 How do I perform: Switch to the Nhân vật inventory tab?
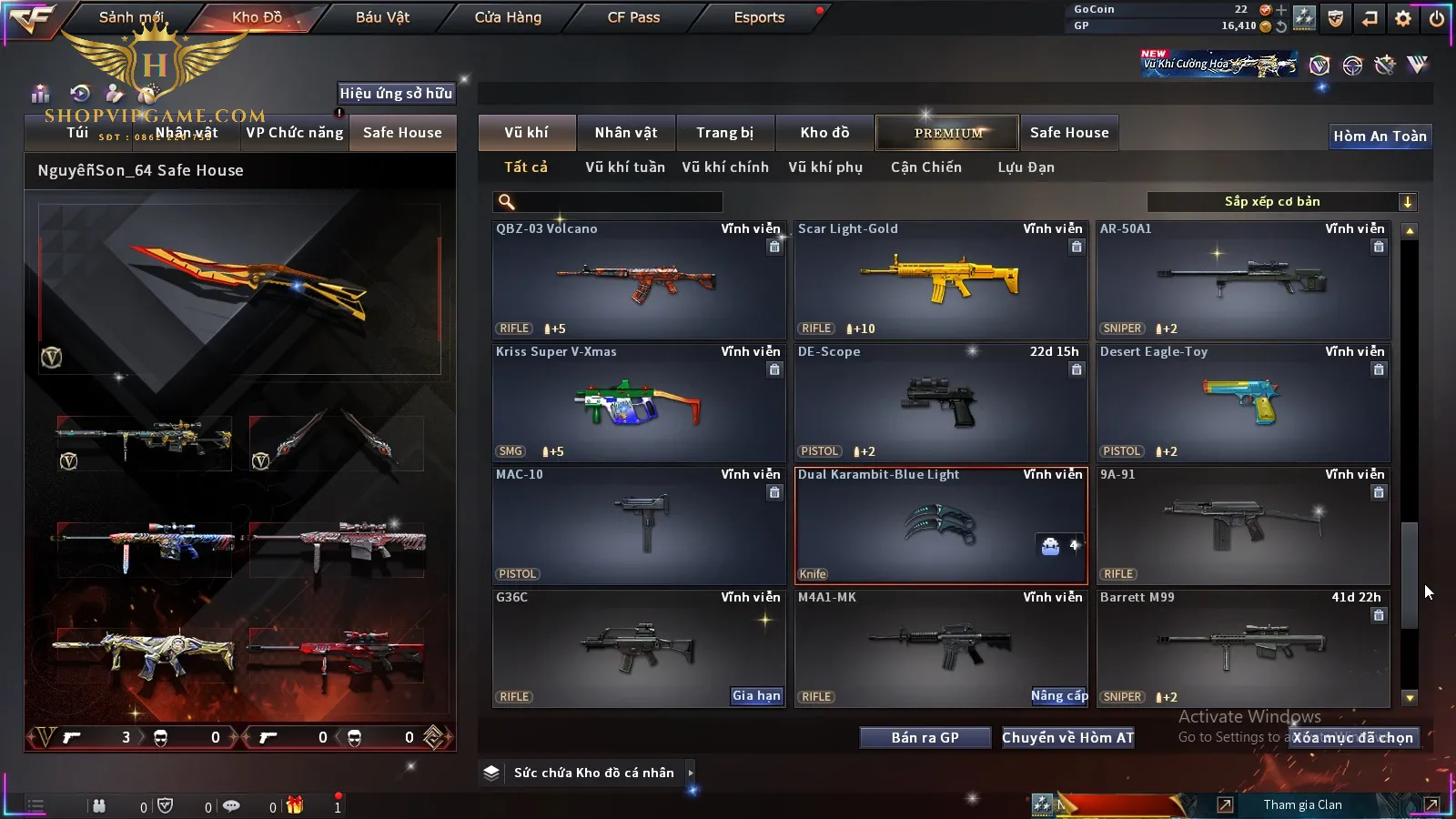[626, 133]
